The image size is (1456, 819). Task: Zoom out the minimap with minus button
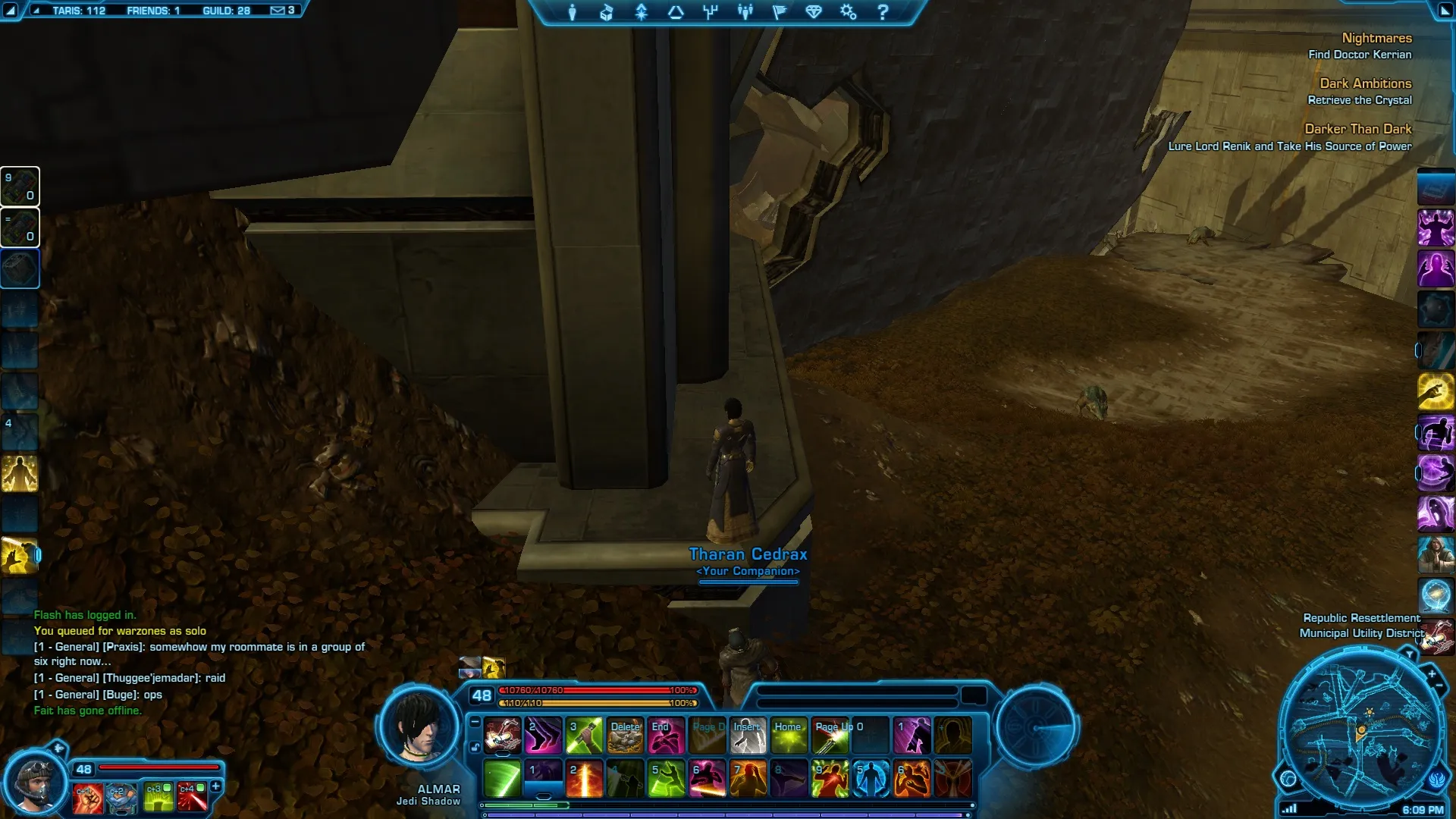pos(1439,686)
